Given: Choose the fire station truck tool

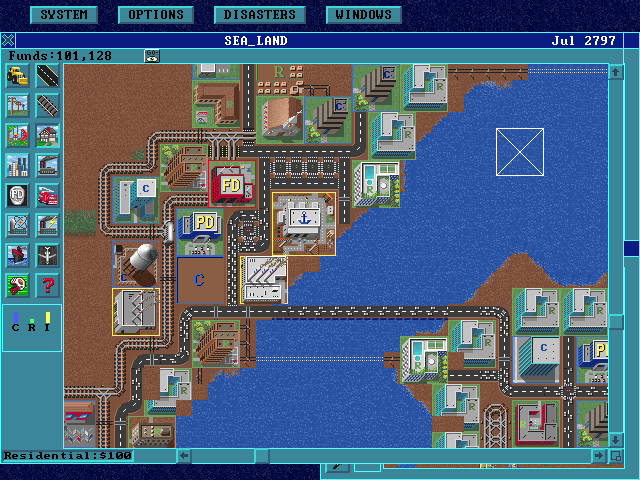Looking at the screenshot, I should point(47,195).
